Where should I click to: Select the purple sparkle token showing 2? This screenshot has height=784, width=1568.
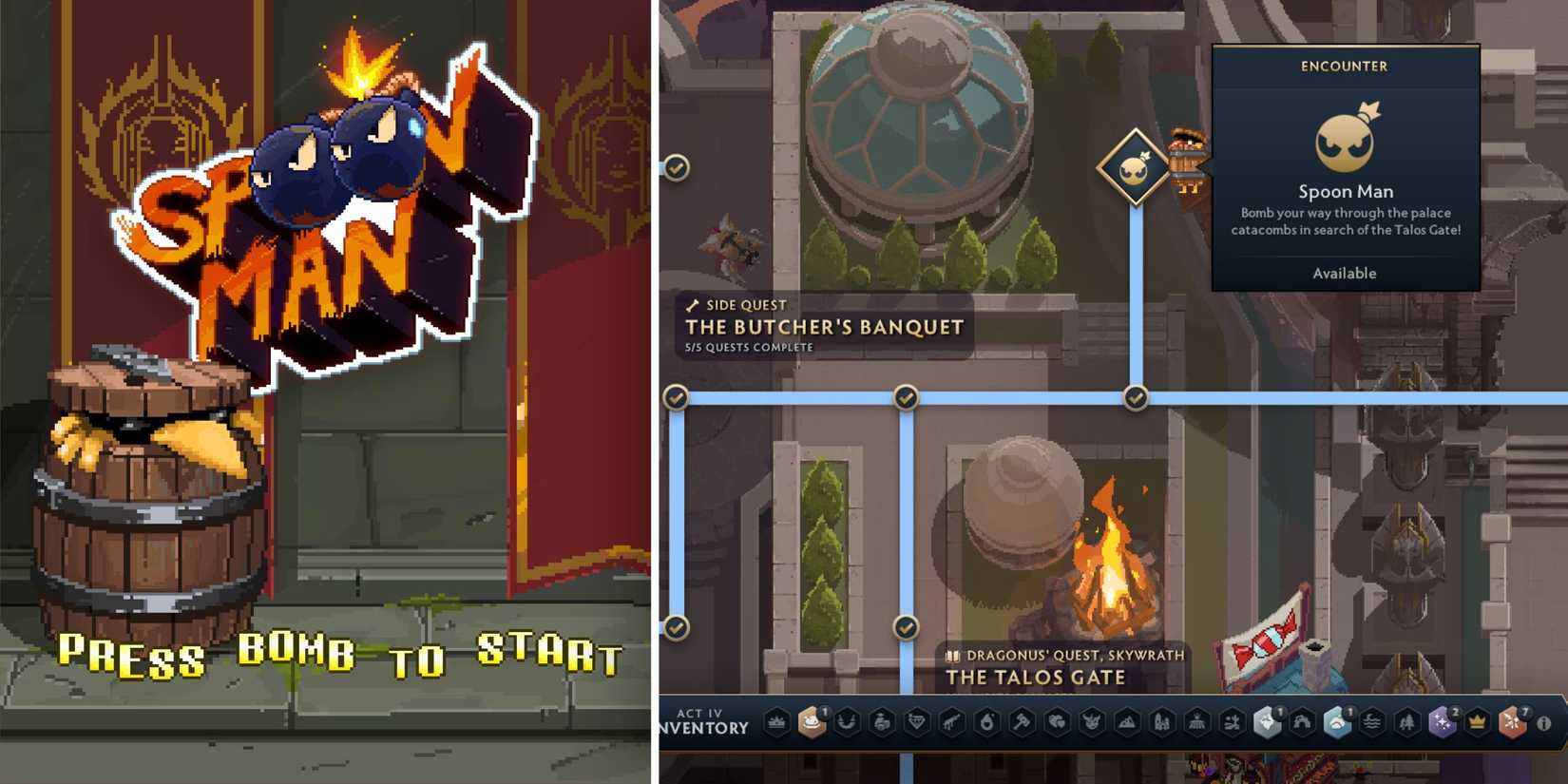(x=1440, y=722)
